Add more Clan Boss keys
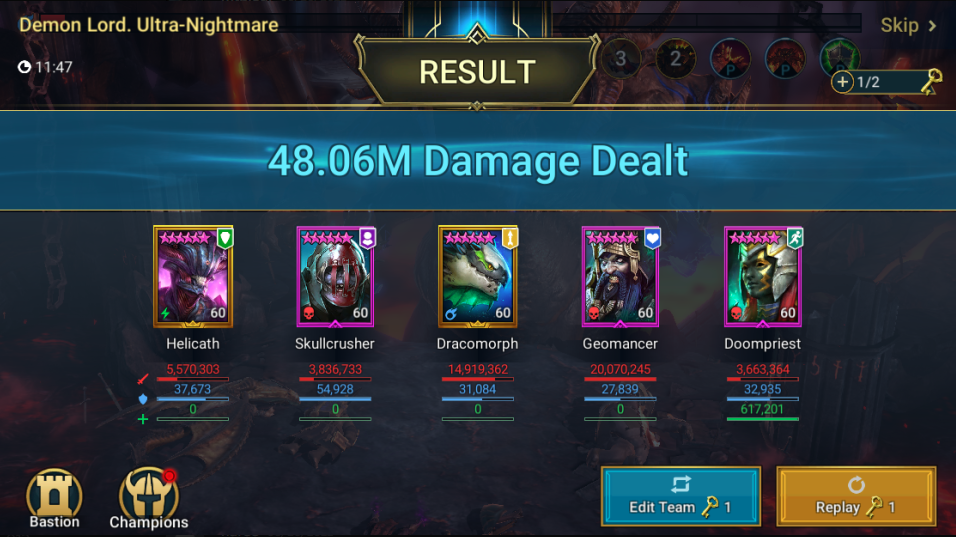The width and height of the screenshot is (956, 537). [x=842, y=82]
